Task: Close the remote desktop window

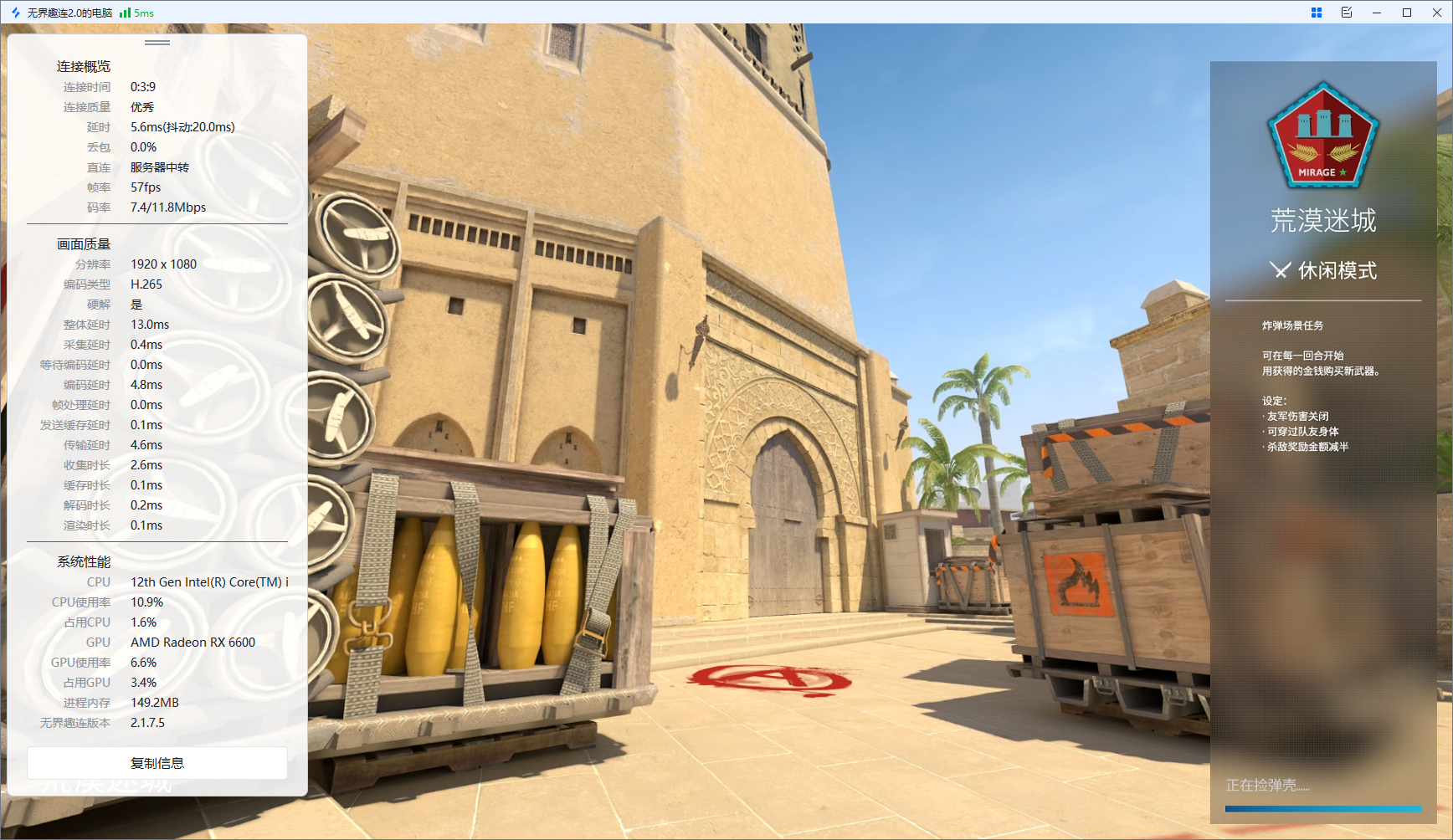Action: (x=1436, y=13)
